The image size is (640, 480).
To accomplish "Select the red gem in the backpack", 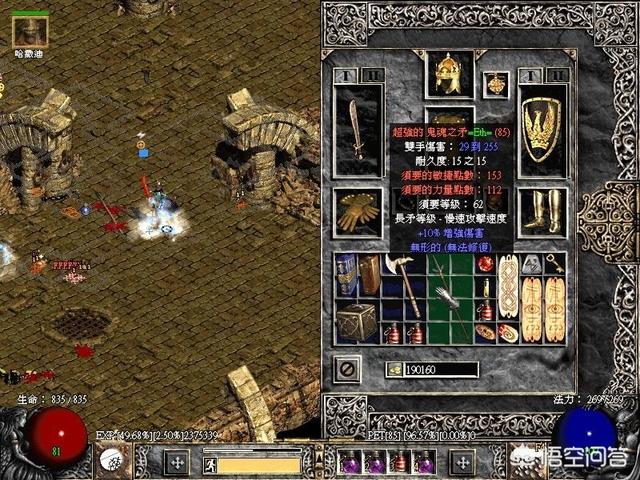I will coord(486,264).
